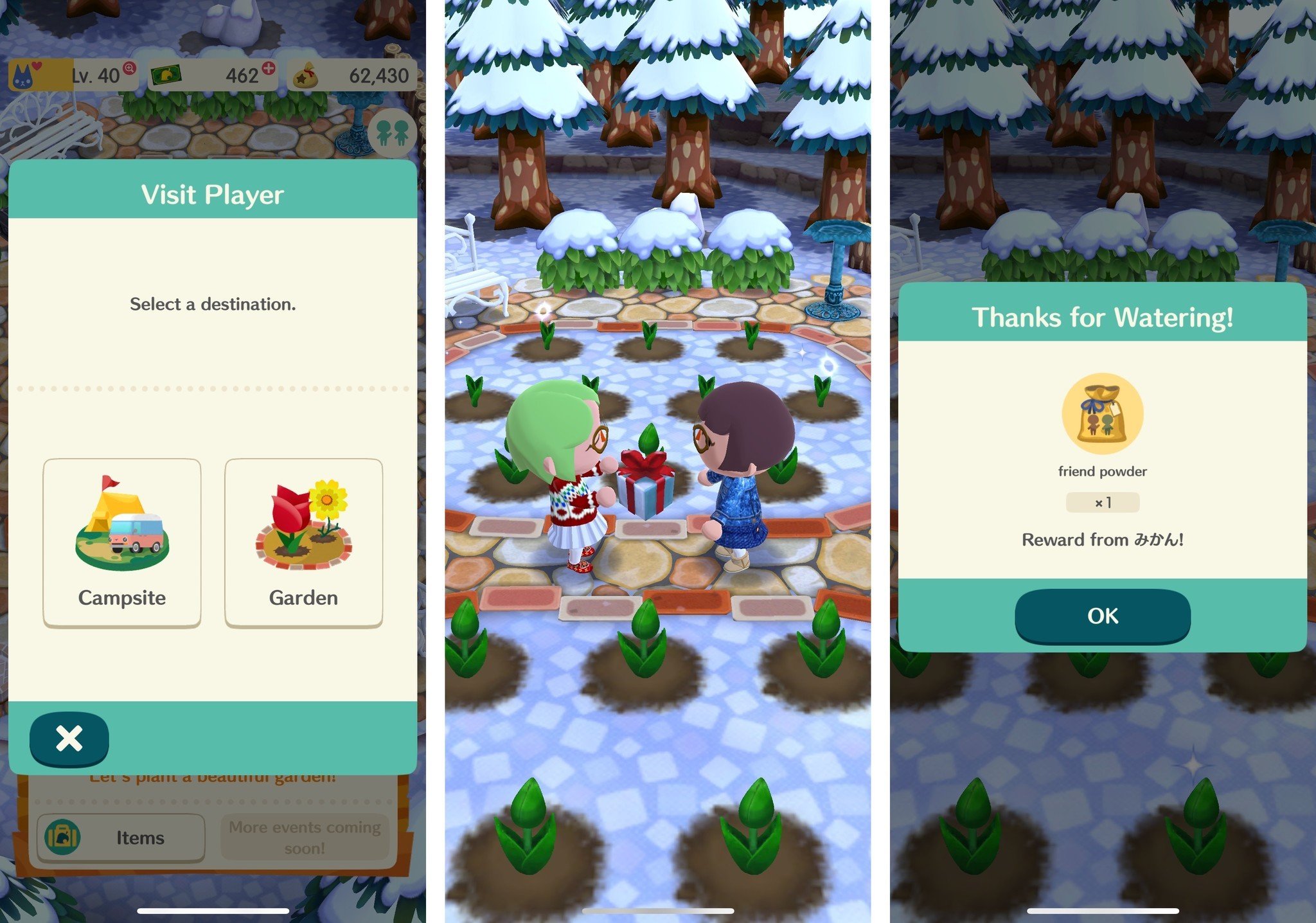Select the Leaf Ticket bill icon

pos(166,73)
